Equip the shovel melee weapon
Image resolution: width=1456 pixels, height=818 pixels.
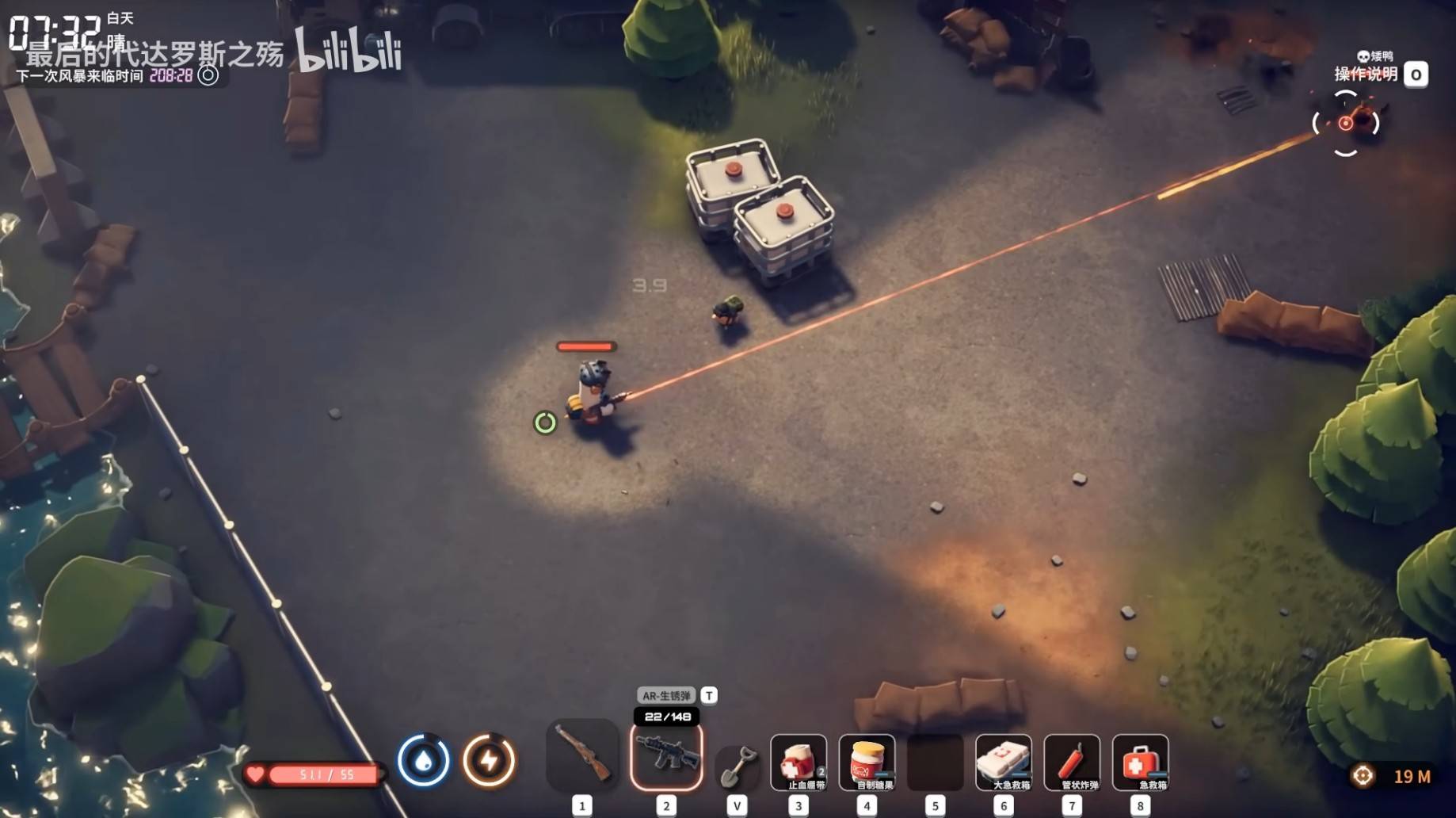point(737,764)
